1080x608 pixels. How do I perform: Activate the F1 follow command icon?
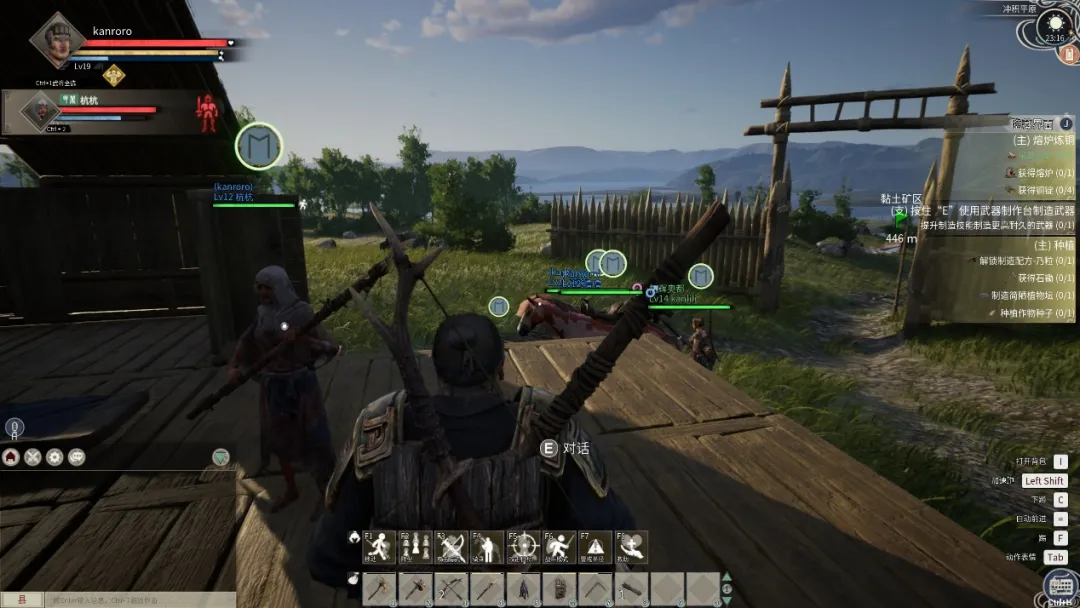pos(379,547)
